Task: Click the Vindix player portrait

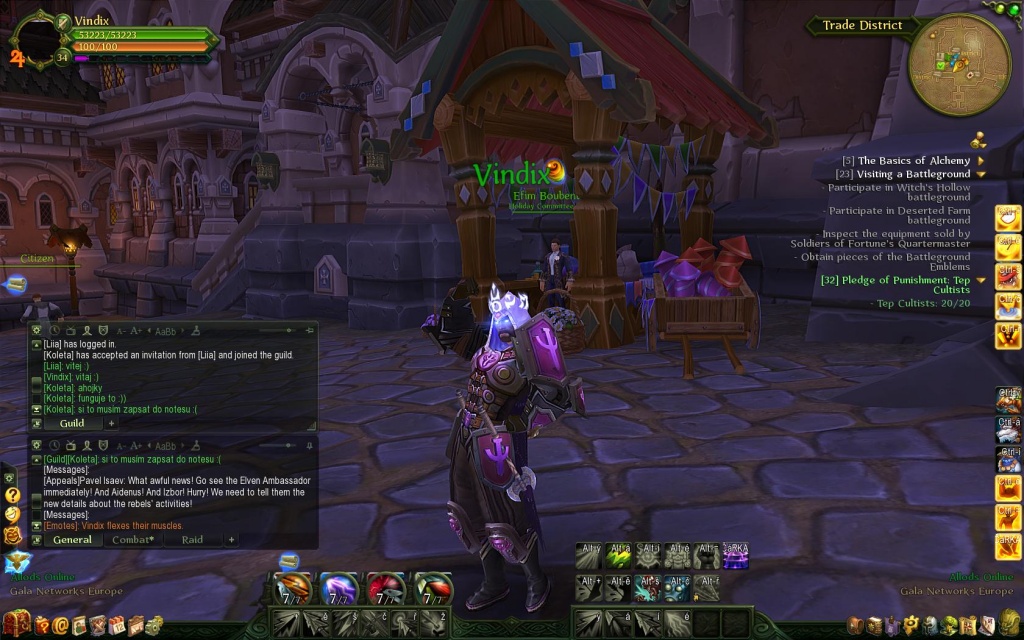Action: pyautogui.click(x=36, y=39)
